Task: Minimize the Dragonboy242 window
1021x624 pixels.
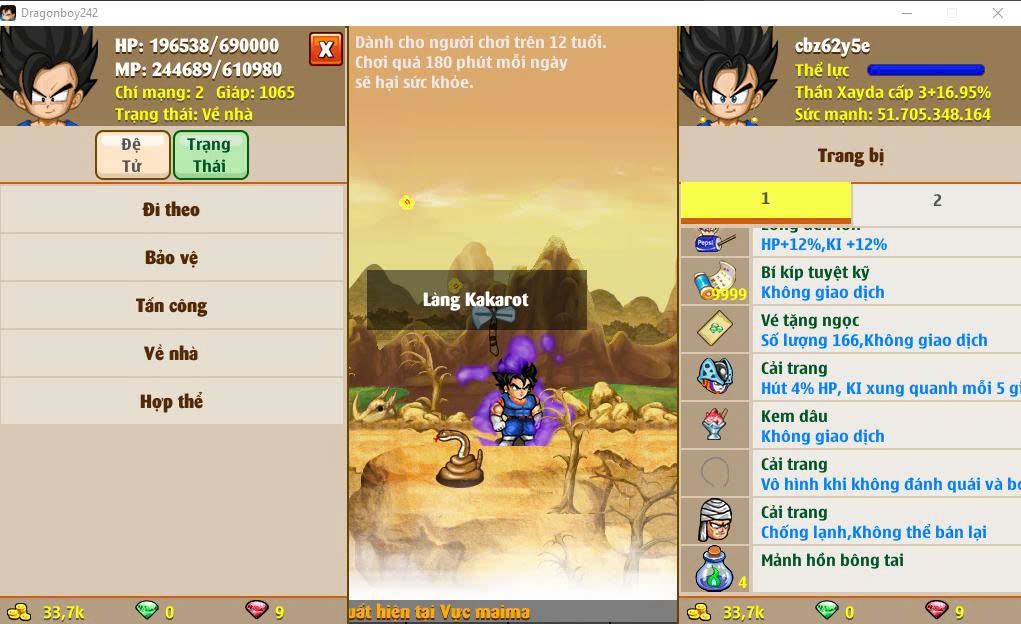Action: [906, 13]
